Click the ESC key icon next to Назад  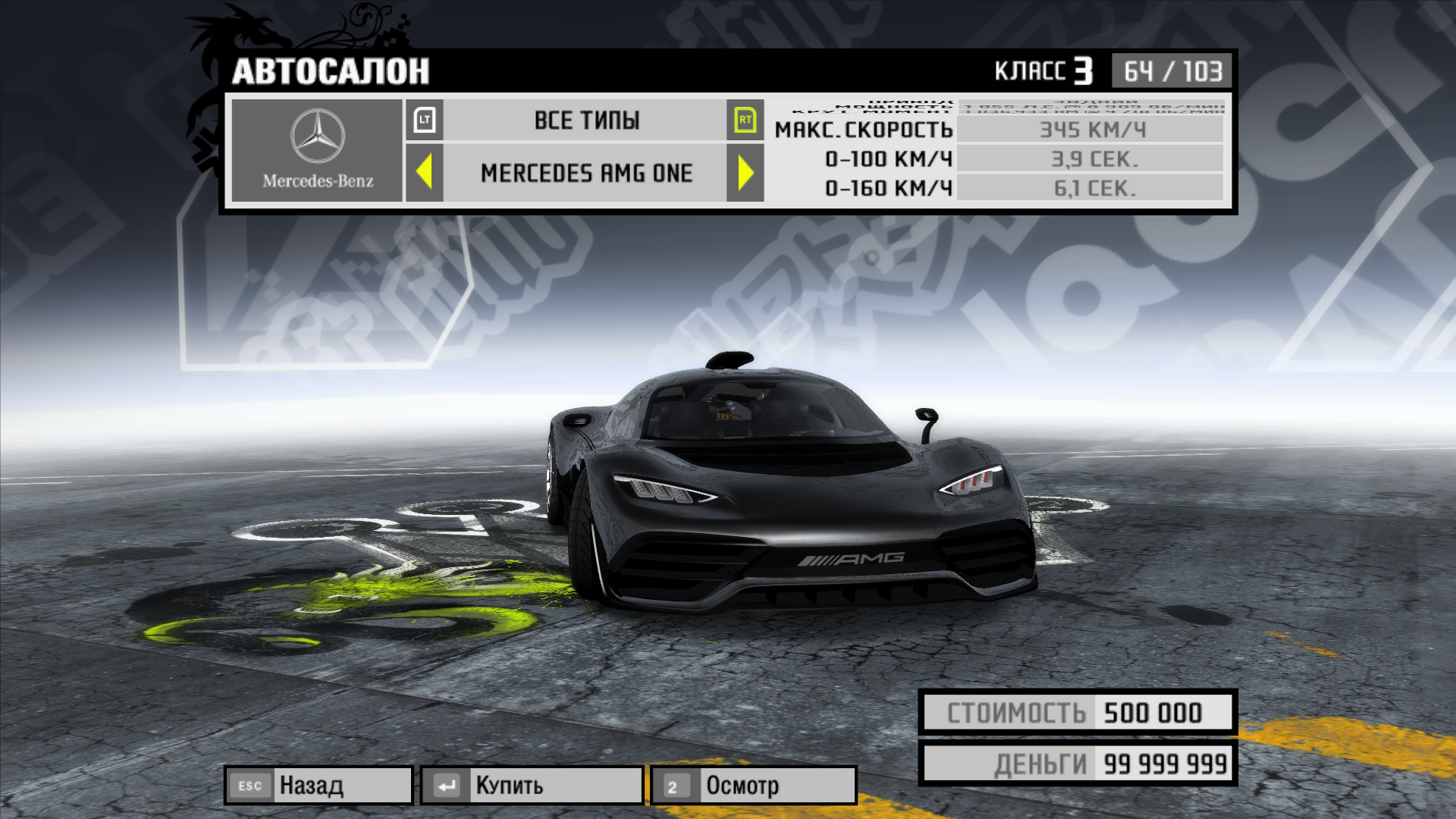point(250,786)
